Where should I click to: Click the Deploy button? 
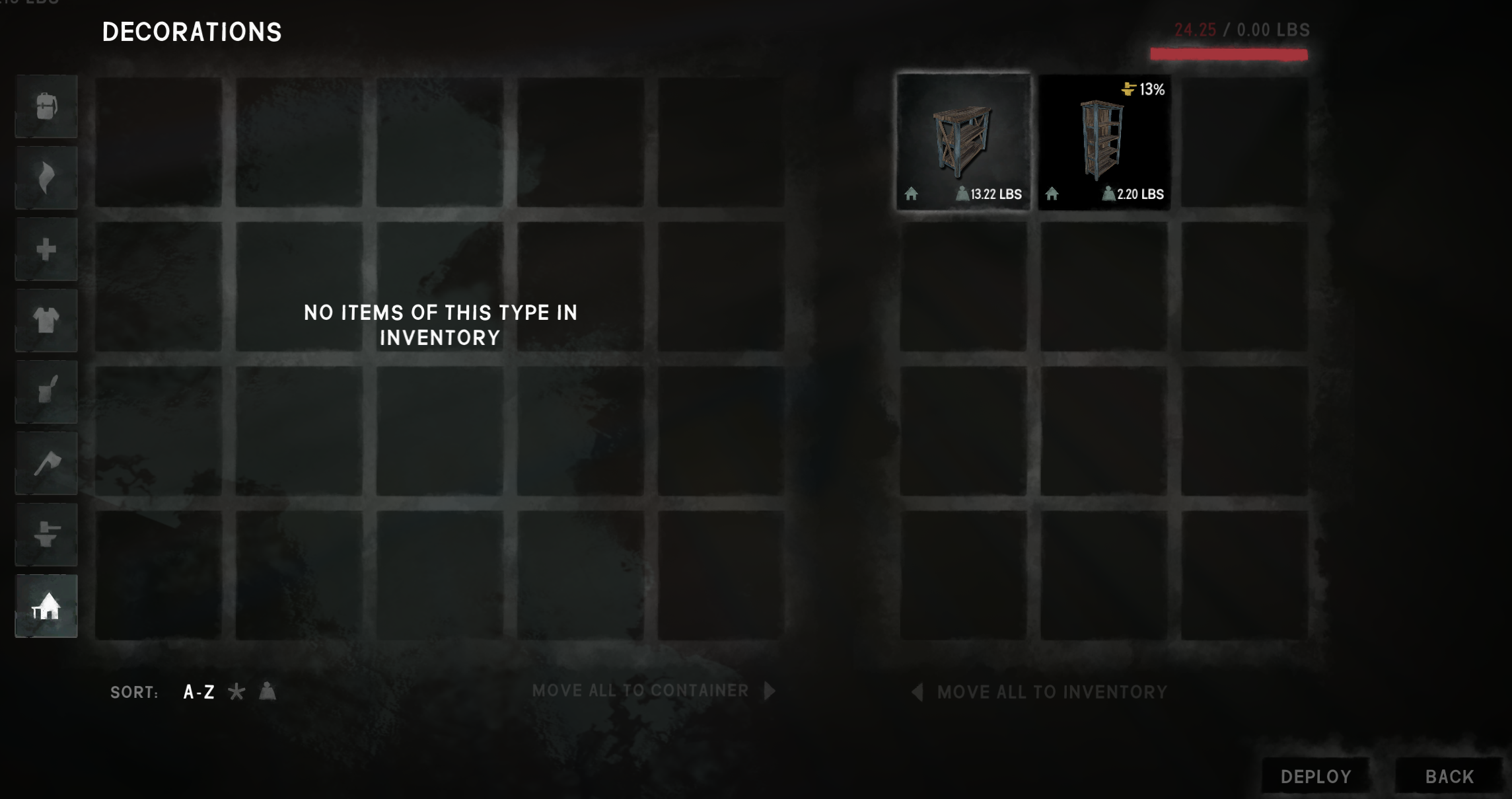click(x=1315, y=777)
